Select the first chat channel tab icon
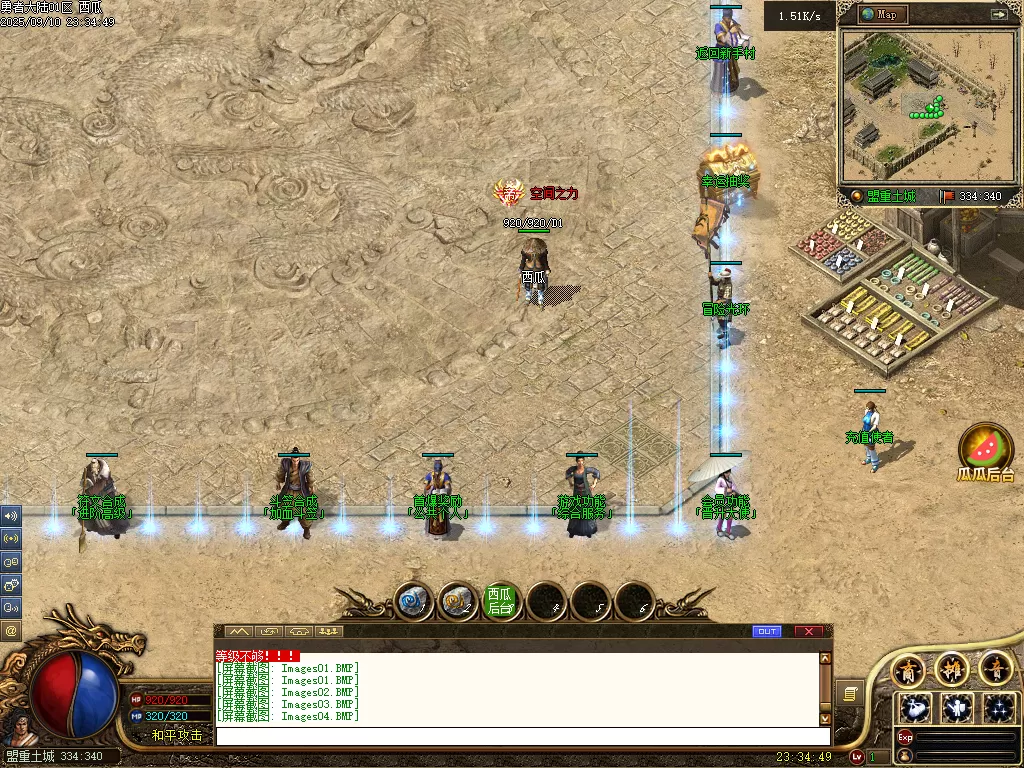 pyautogui.click(x=238, y=631)
